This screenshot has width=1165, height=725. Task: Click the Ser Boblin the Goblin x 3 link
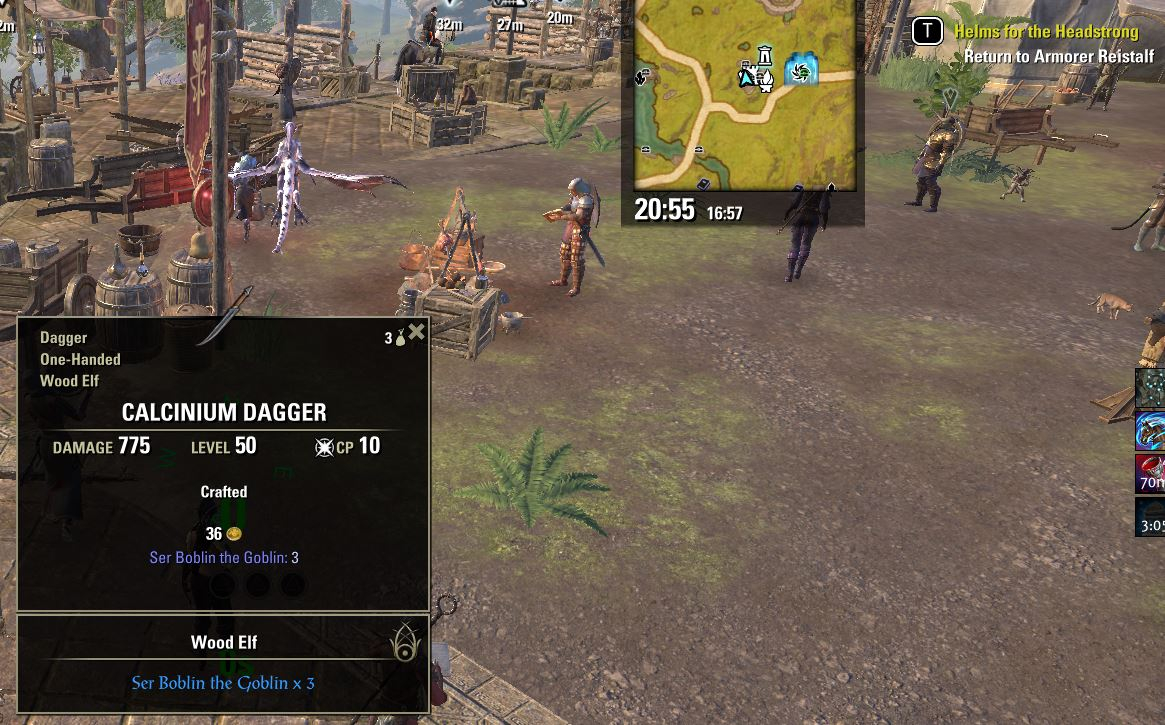tap(223, 684)
